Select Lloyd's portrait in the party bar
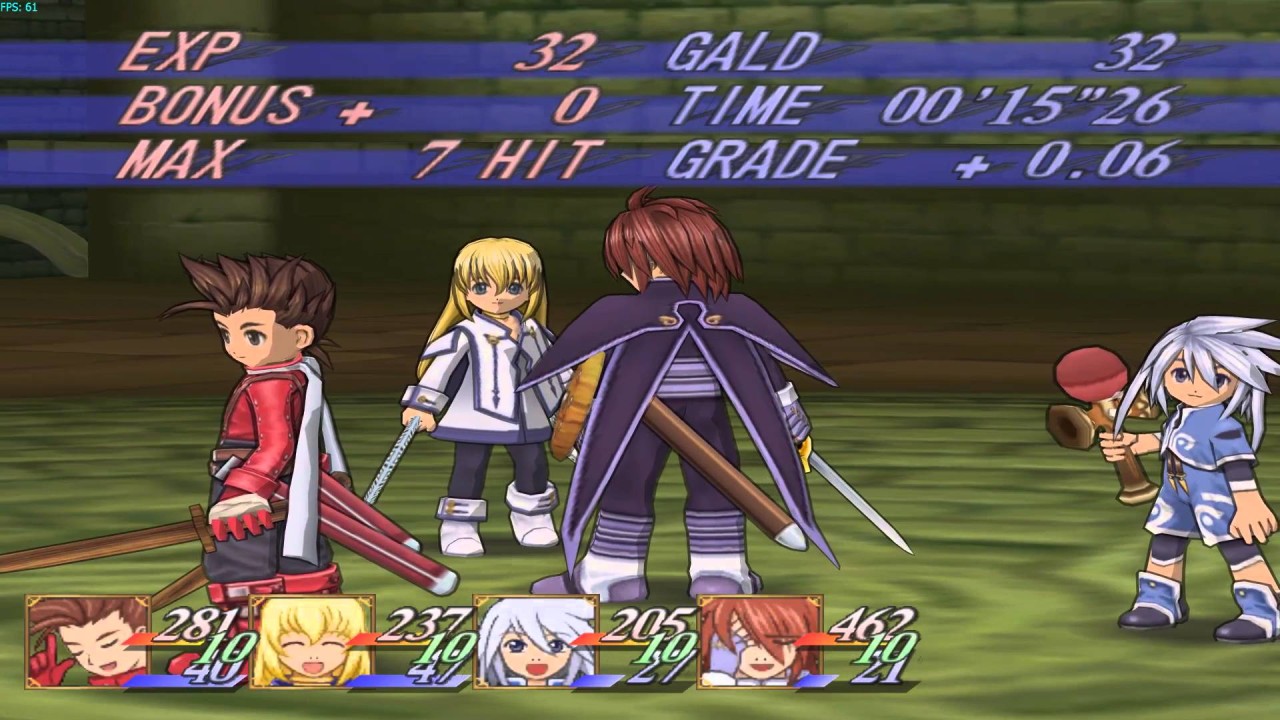1280x720 pixels. (x=87, y=641)
